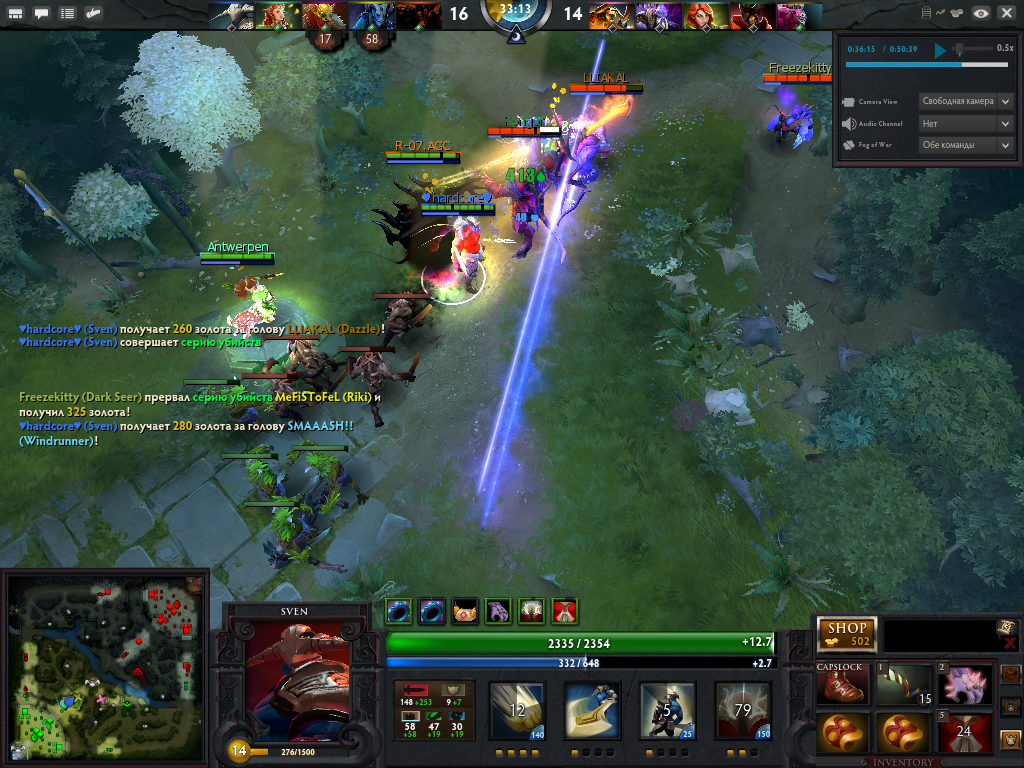Image resolution: width=1024 pixels, height=768 pixels.
Task: Select the Great Cleave ability icon
Action: click(593, 711)
